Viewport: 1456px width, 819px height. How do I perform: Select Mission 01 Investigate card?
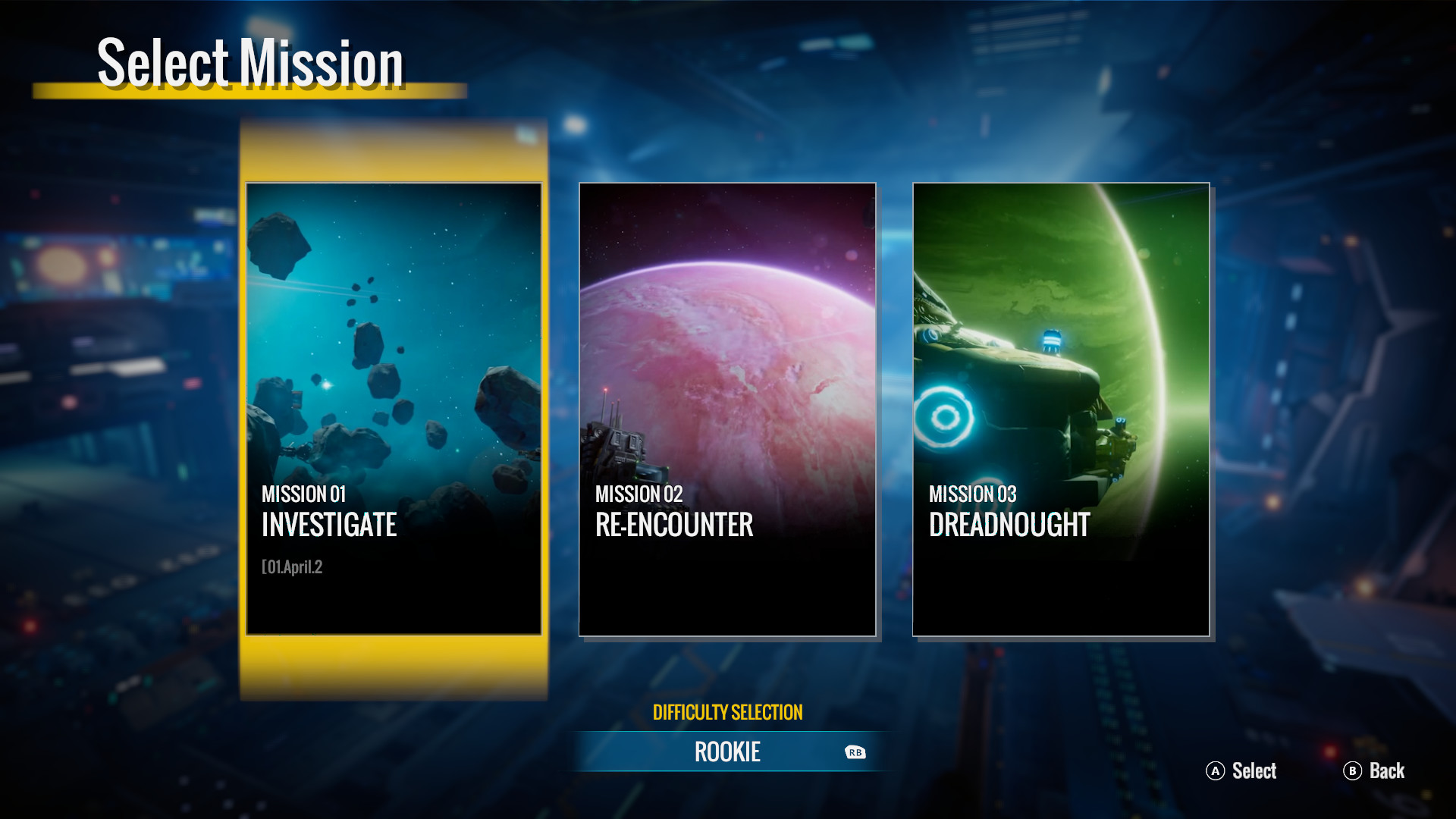click(x=394, y=408)
